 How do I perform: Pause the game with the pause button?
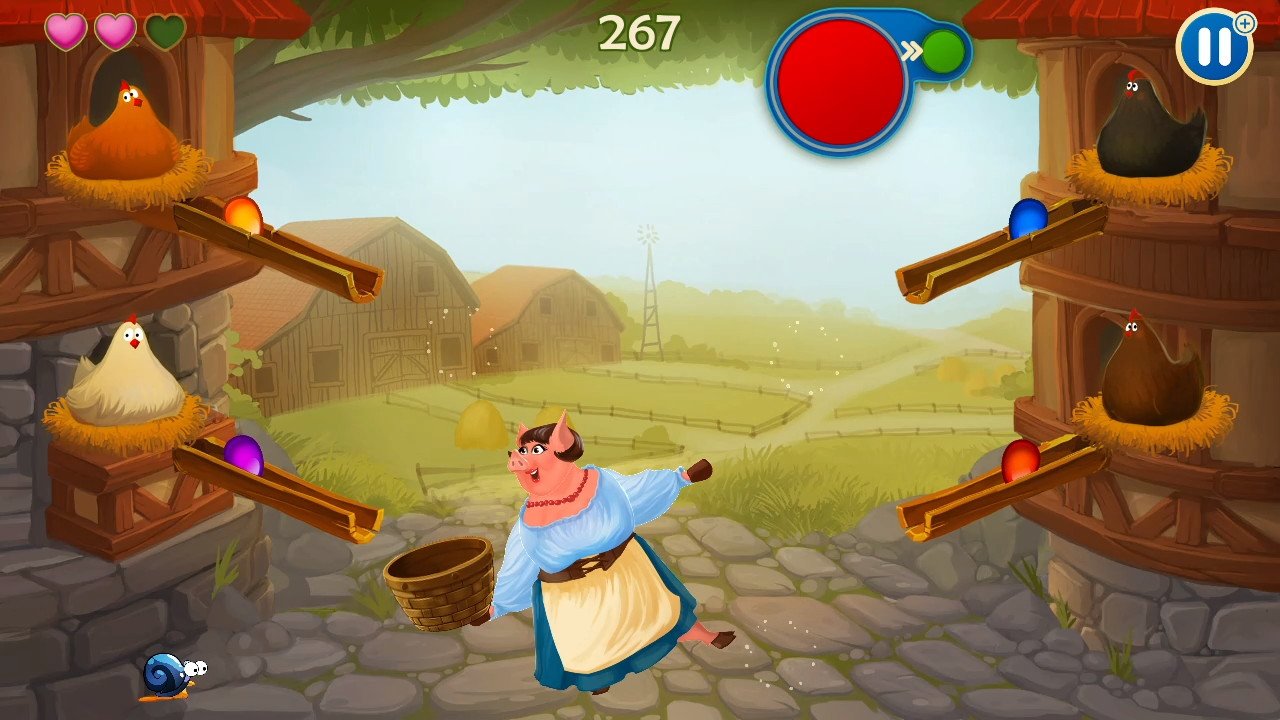pyautogui.click(x=1213, y=47)
